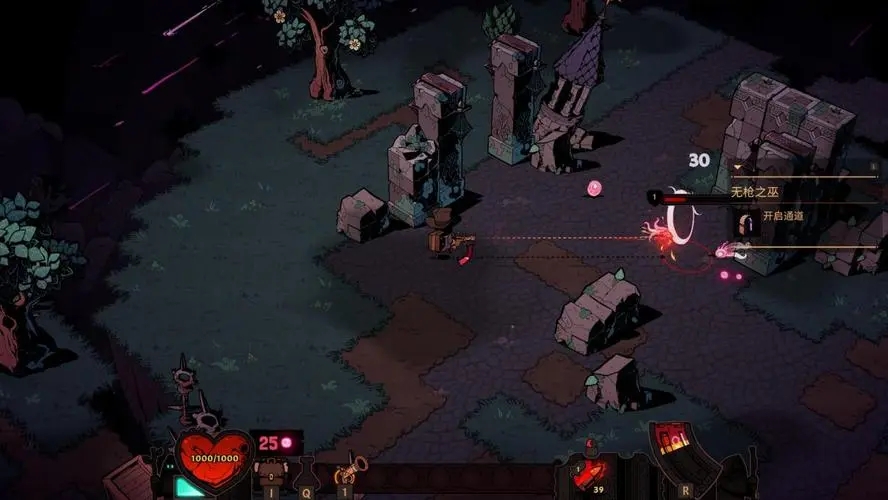Click the 开启通道 objective entry
This screenshot has width=888, height=500.
point(782,216)
